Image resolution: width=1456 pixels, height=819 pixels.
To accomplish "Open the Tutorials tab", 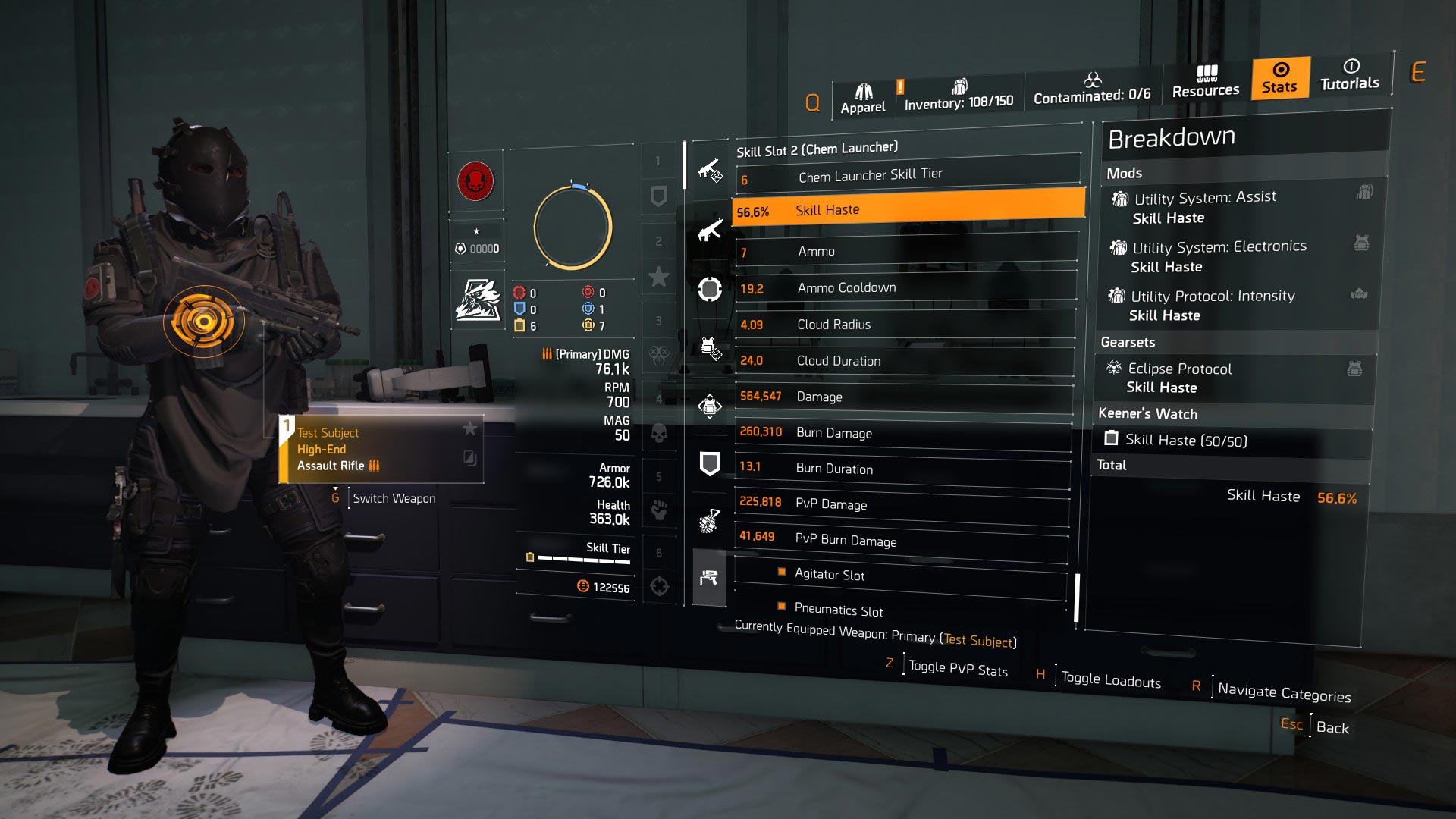I will point(1350,75).
